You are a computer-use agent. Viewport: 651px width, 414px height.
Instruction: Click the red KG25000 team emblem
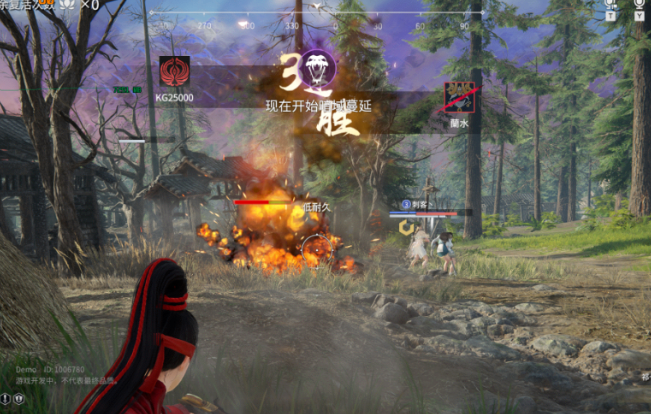pos(174,72)
